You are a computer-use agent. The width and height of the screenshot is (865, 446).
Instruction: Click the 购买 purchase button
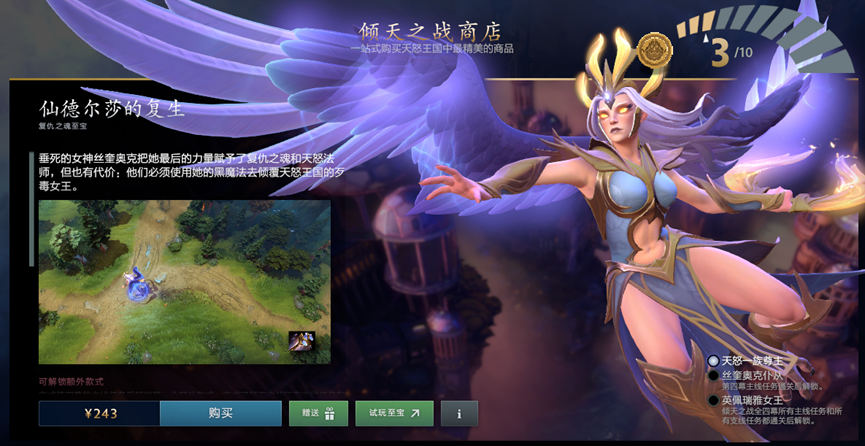(x=220, y=413)
